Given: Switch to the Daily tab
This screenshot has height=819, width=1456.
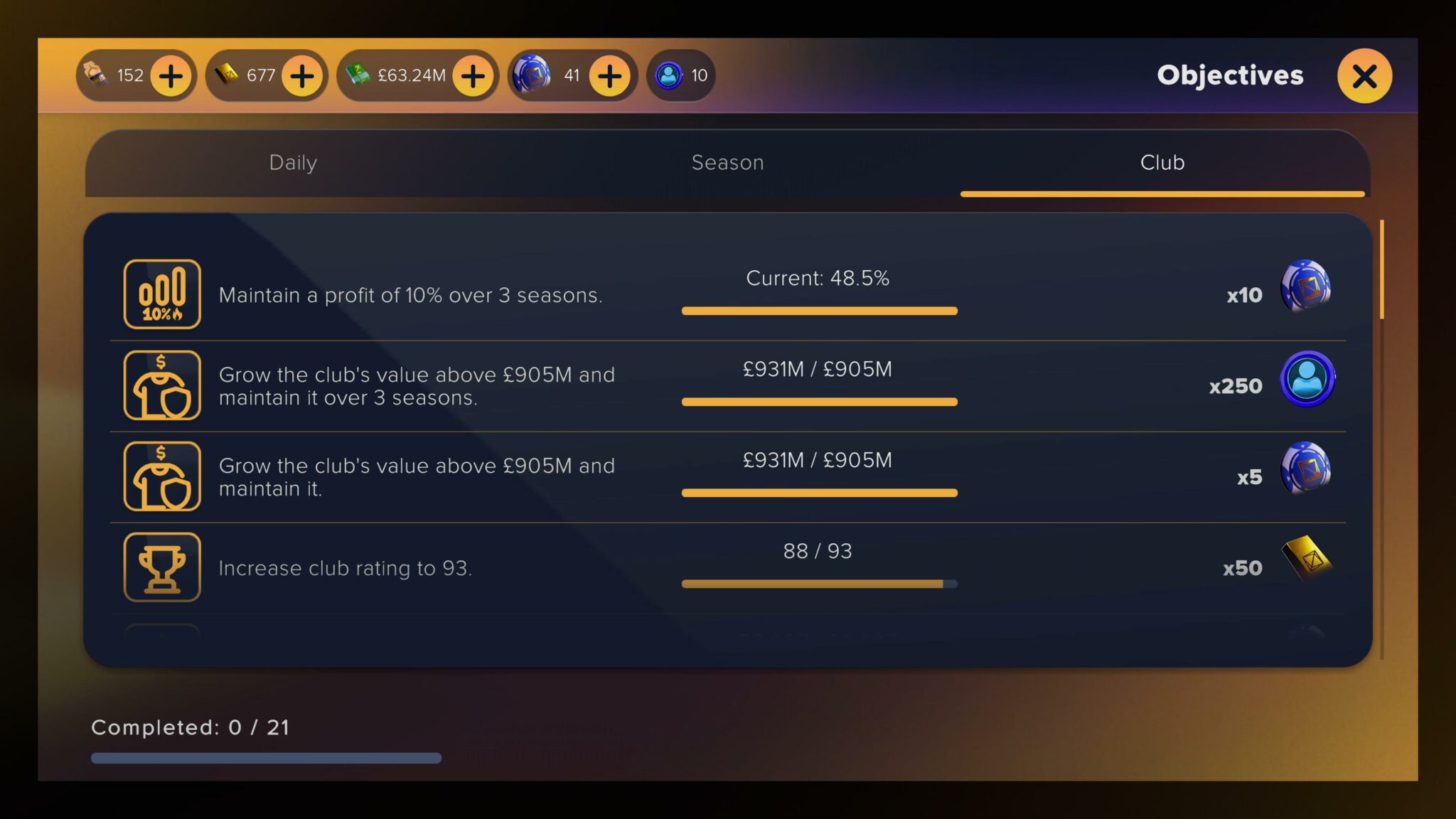Looking at the screenshot, I should (292, 163).
